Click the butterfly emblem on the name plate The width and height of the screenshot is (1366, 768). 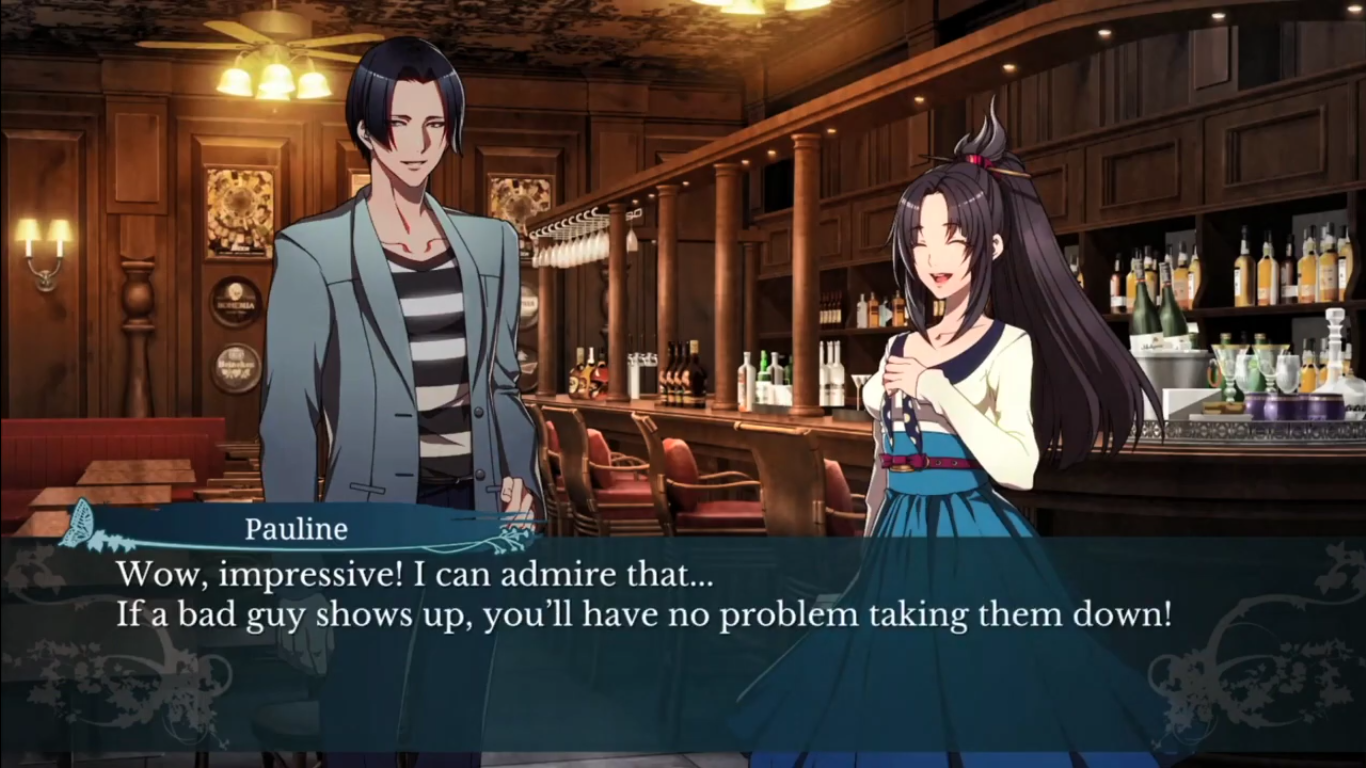pyautogui.click(x=76, y=519)
